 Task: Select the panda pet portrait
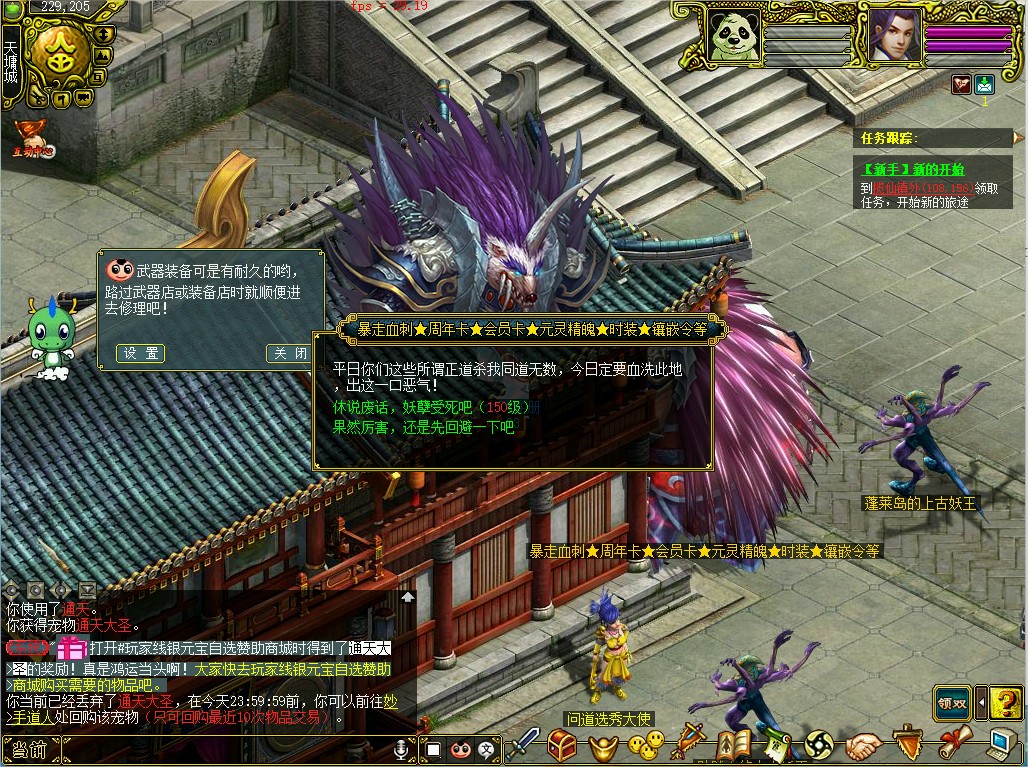(734, 37)
